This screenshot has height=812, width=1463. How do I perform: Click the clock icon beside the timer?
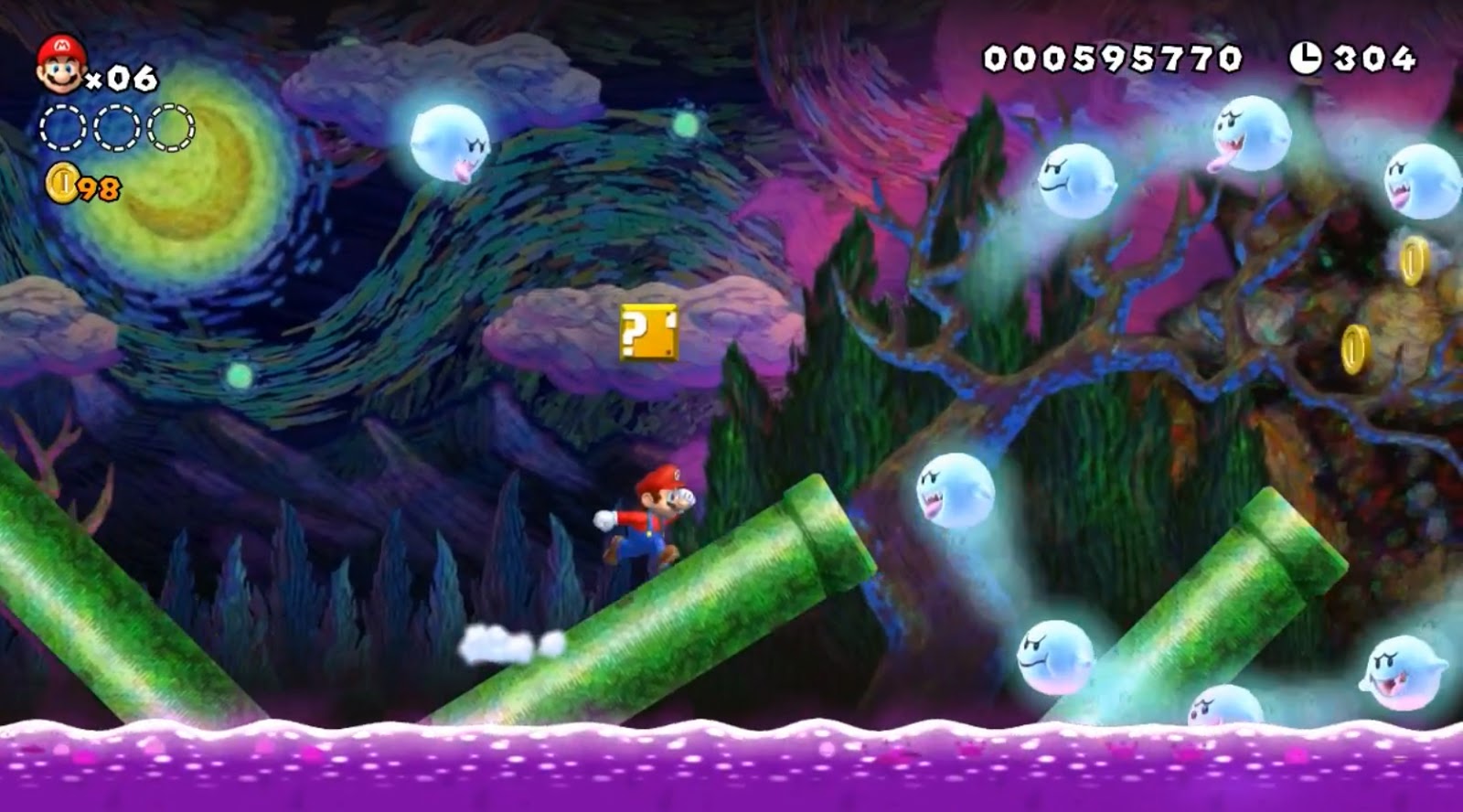point(1304,56)
